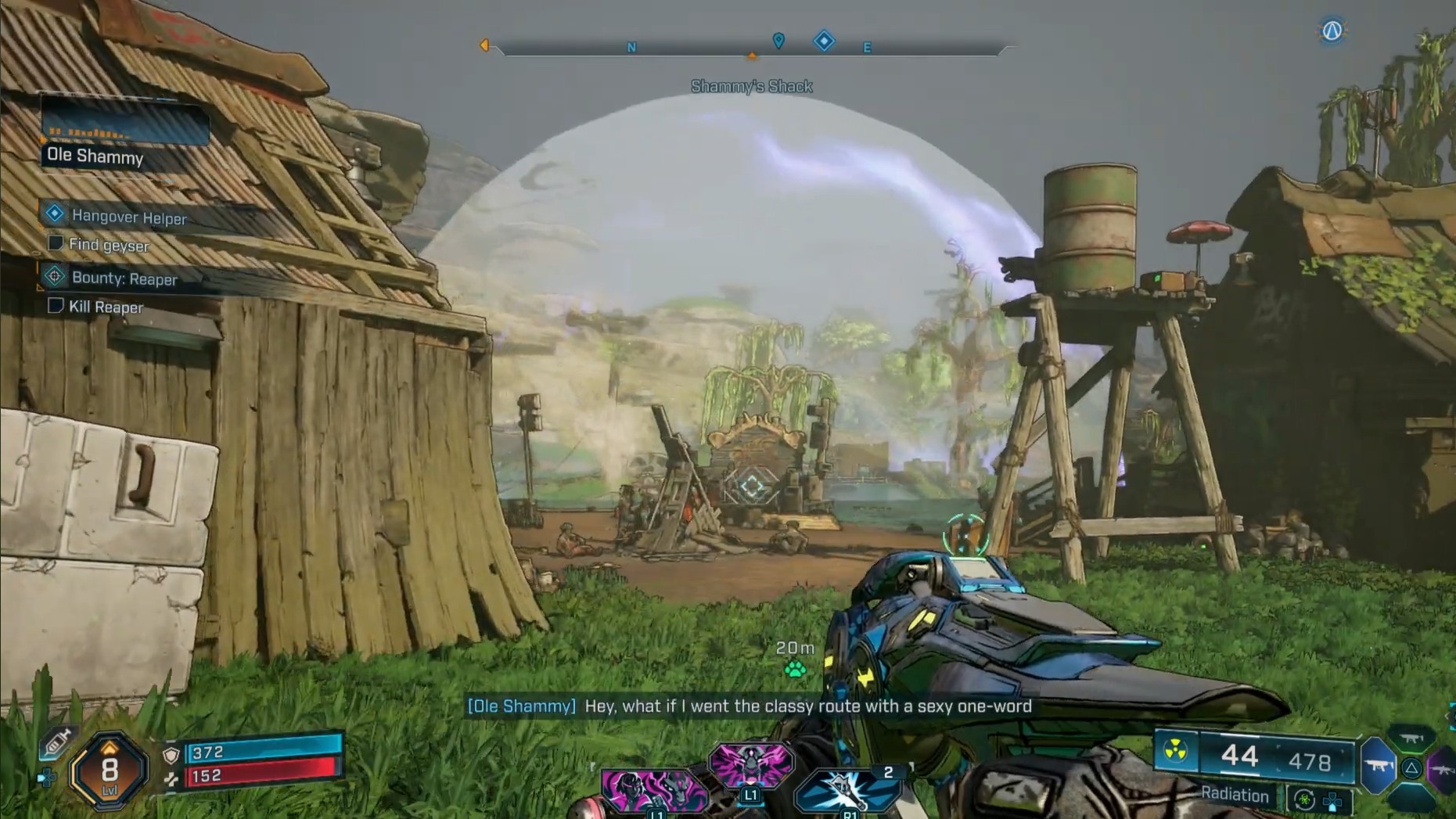
Task: Click the Radiation element icon
Action: (x=1175, y=751)
